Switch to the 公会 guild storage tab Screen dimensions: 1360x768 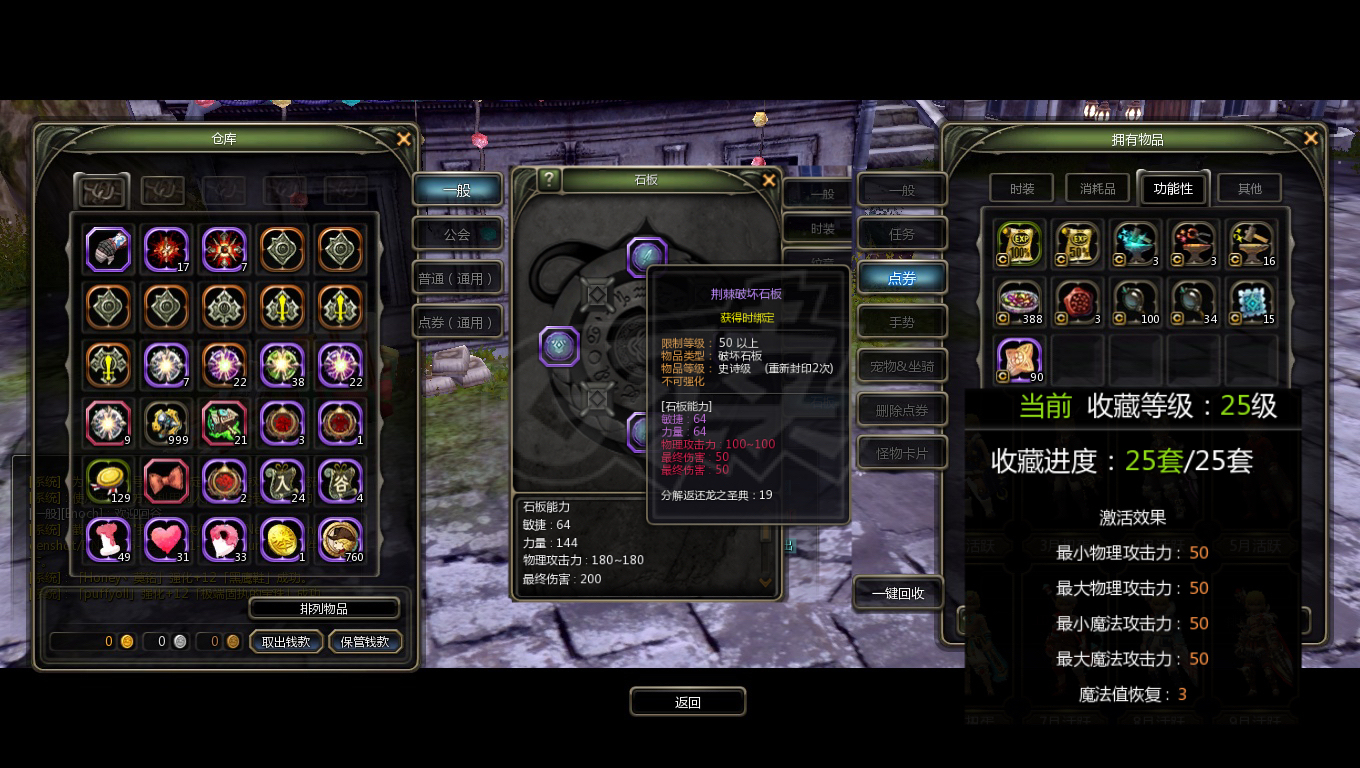pyautogui.click(x=457, y=234)
